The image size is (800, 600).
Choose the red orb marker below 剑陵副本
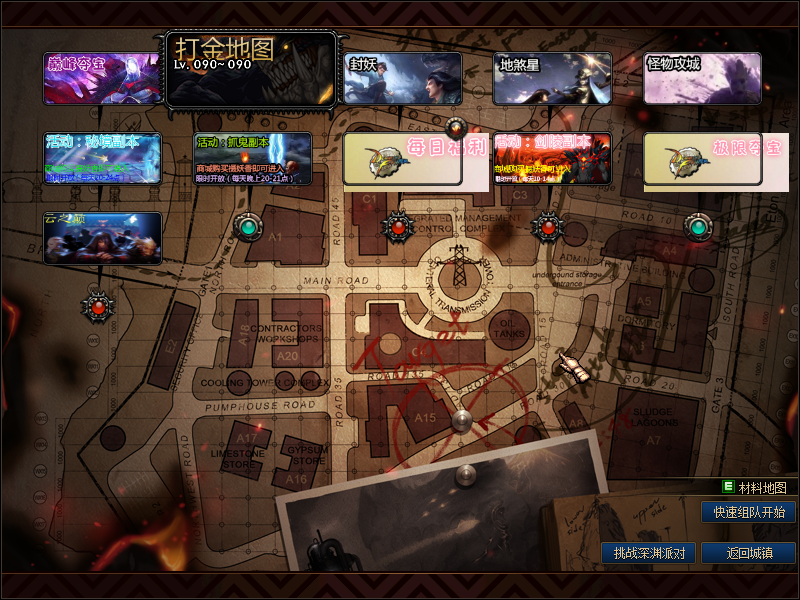point(548,227)
